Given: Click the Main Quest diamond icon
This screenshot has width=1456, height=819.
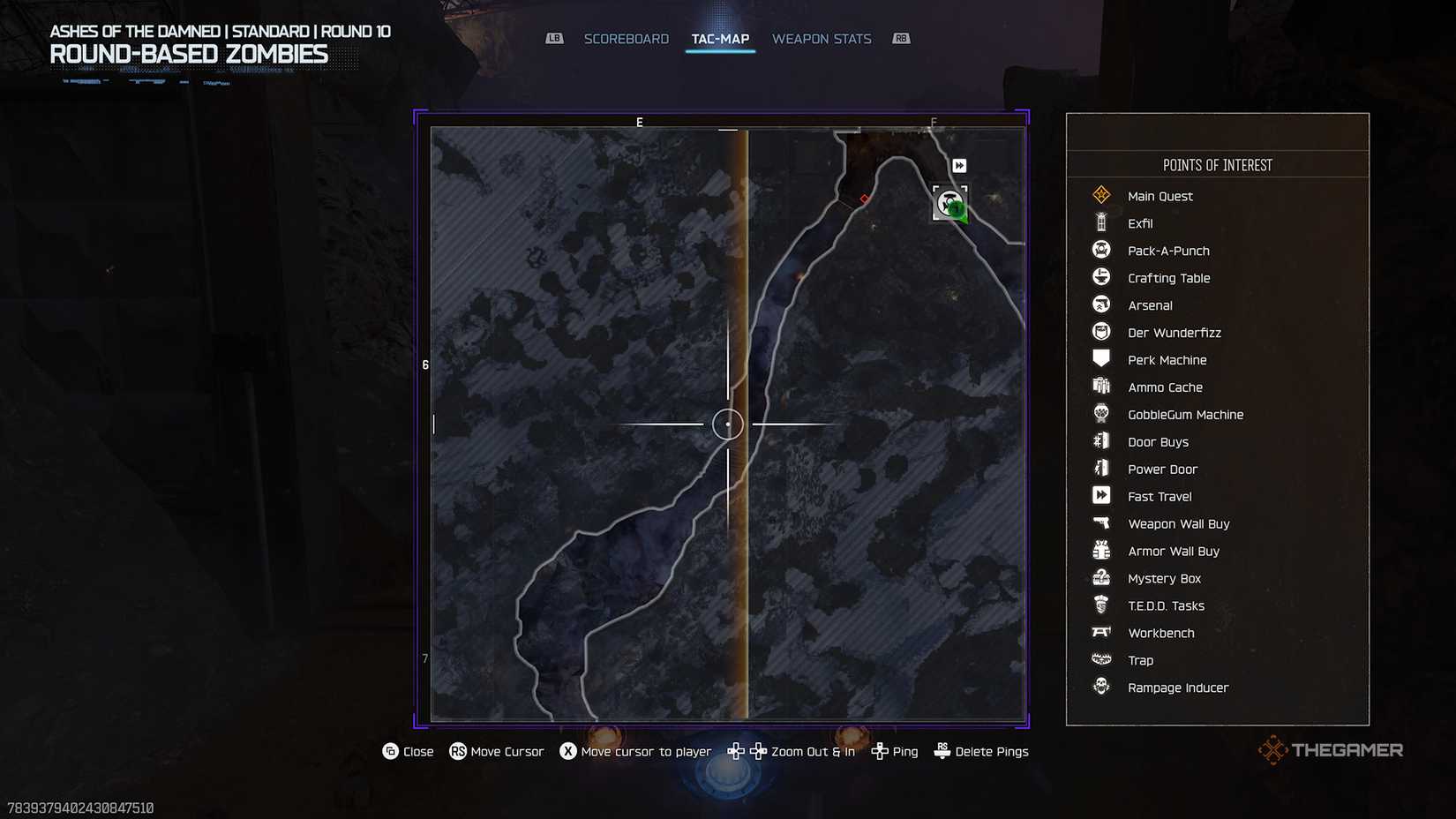Looking at the screenshot, I should [1100, 195].
